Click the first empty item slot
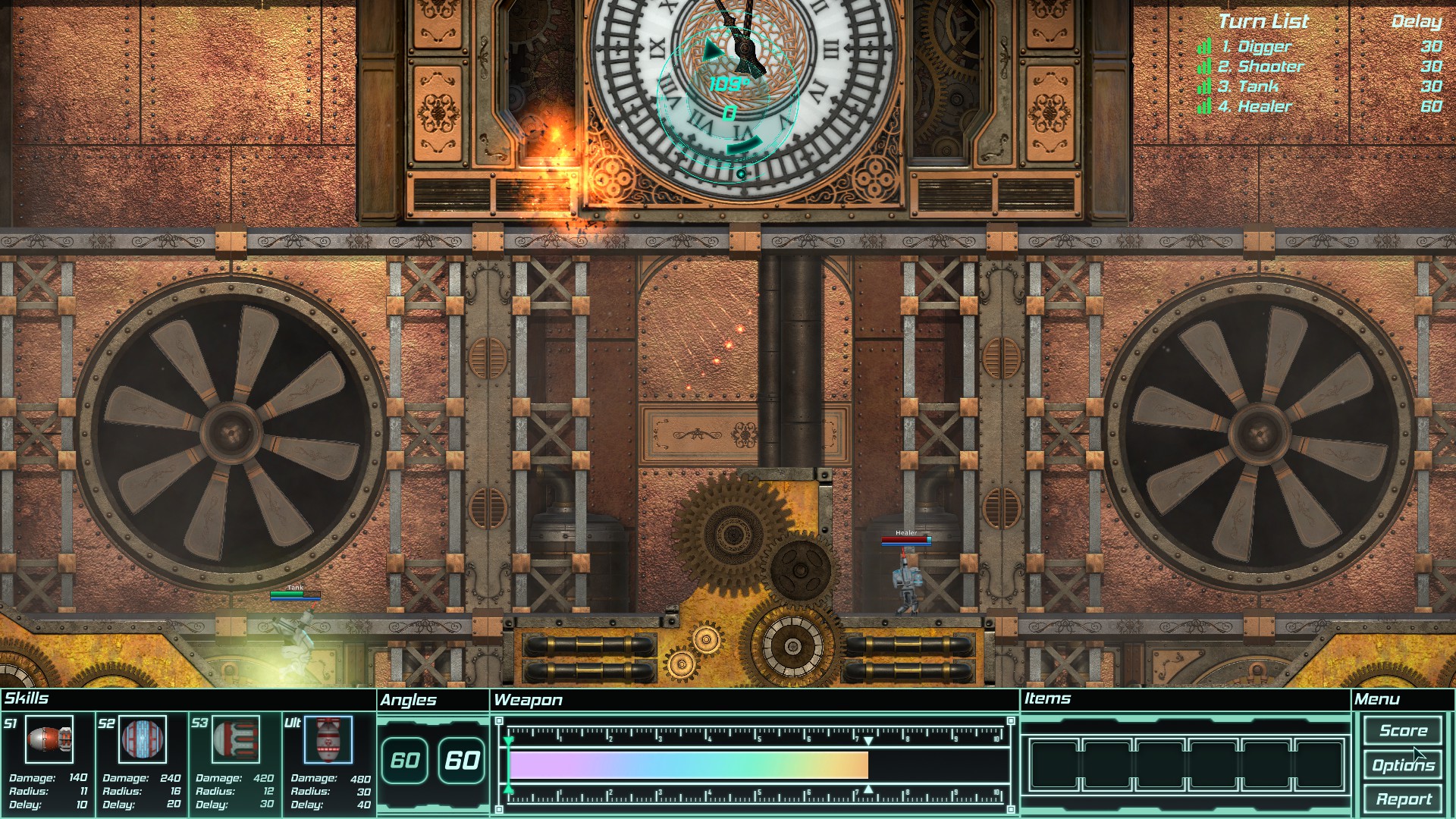This screenshot has width=1456, height=819. click(x=1054, y=766)
